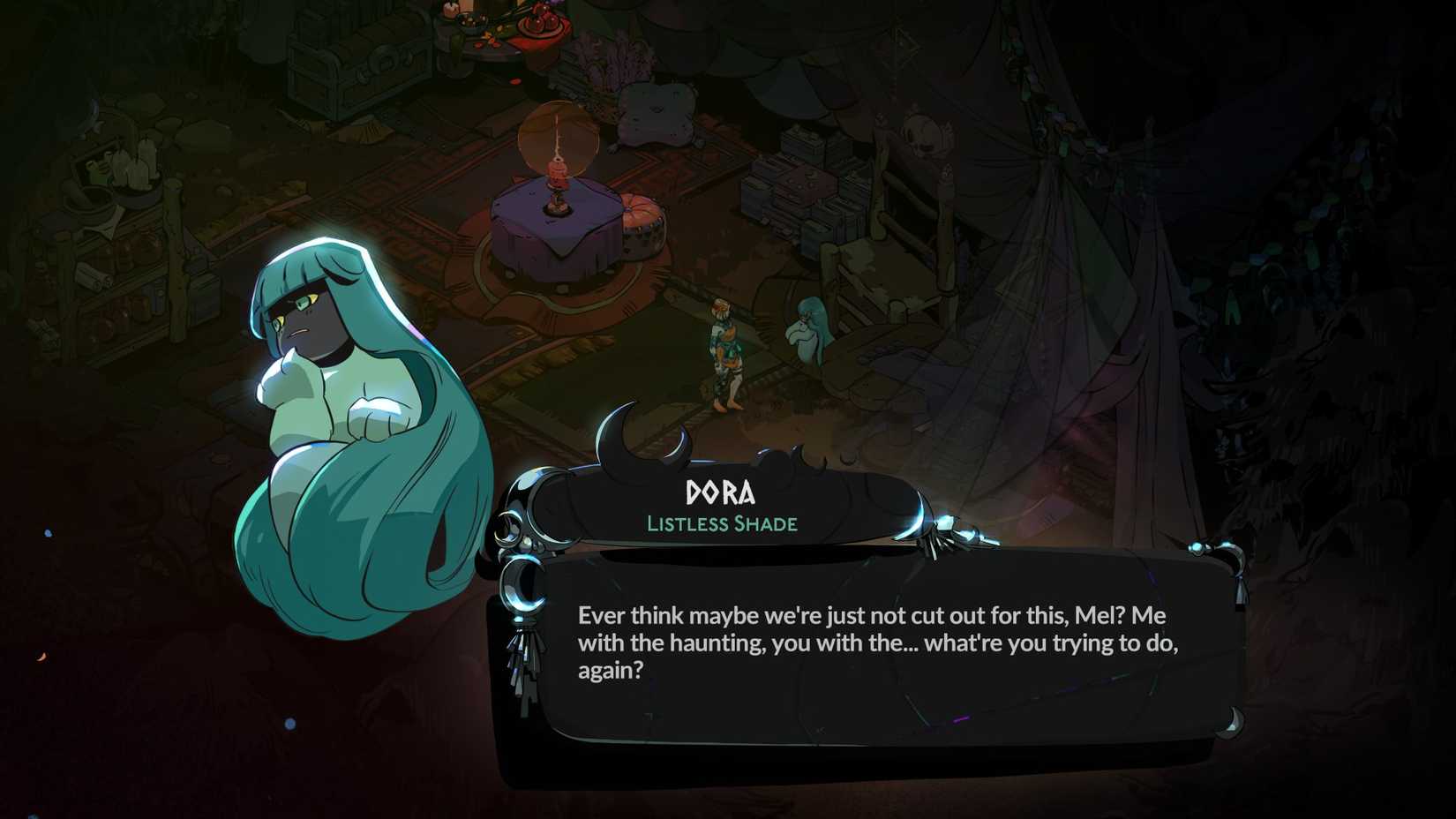Viewport: 1456px width, 819px height.
Task: Click the Listless Shade subtitle text
Action: coord(722,523)
